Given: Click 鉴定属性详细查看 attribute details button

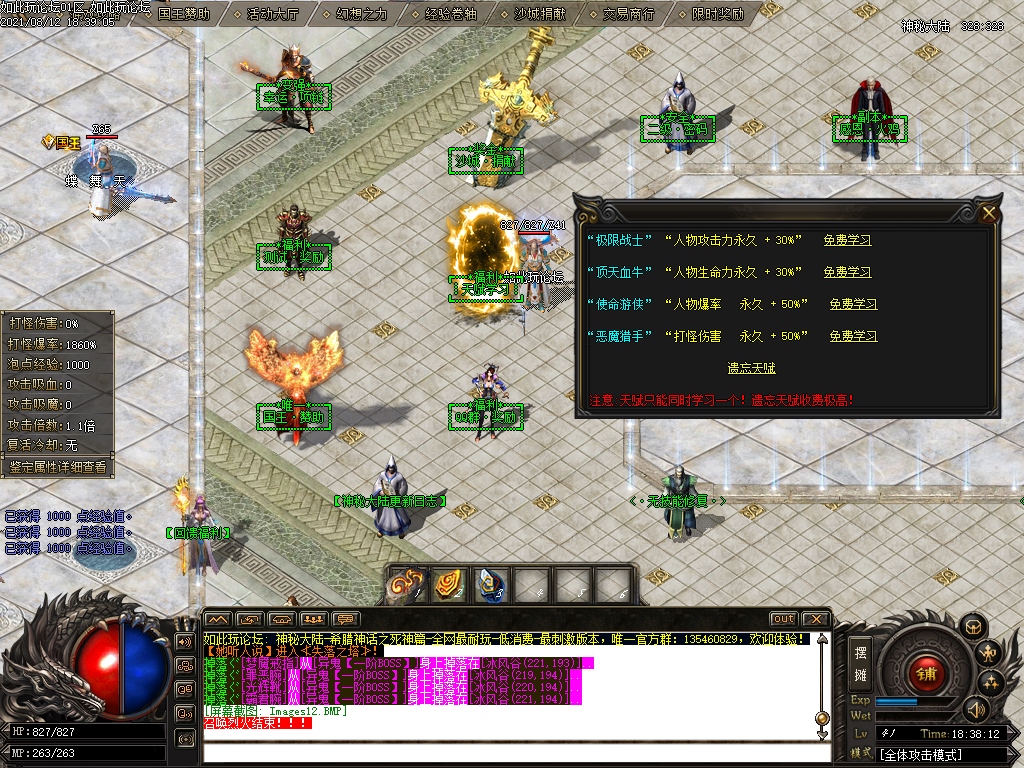Looking at the screenshot, I should pos(57,466).
